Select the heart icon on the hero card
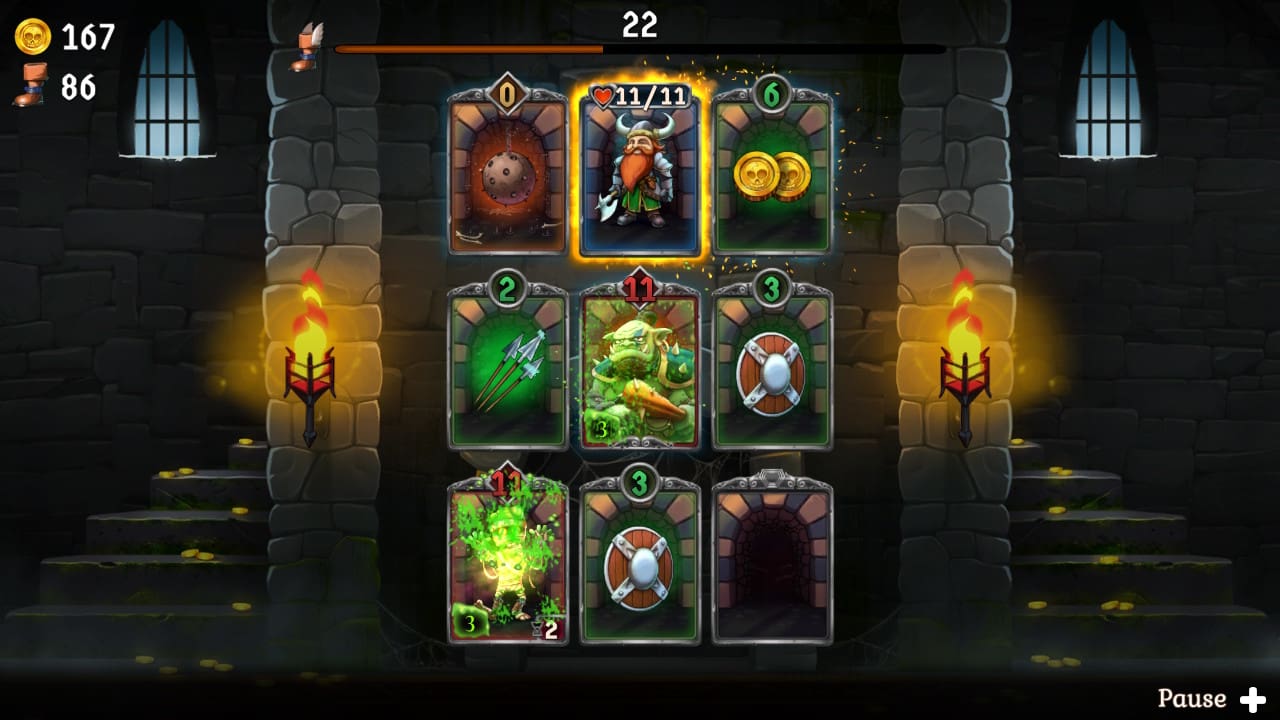Viewport: 1280px width, 720px height. click(x=603, y=98)
